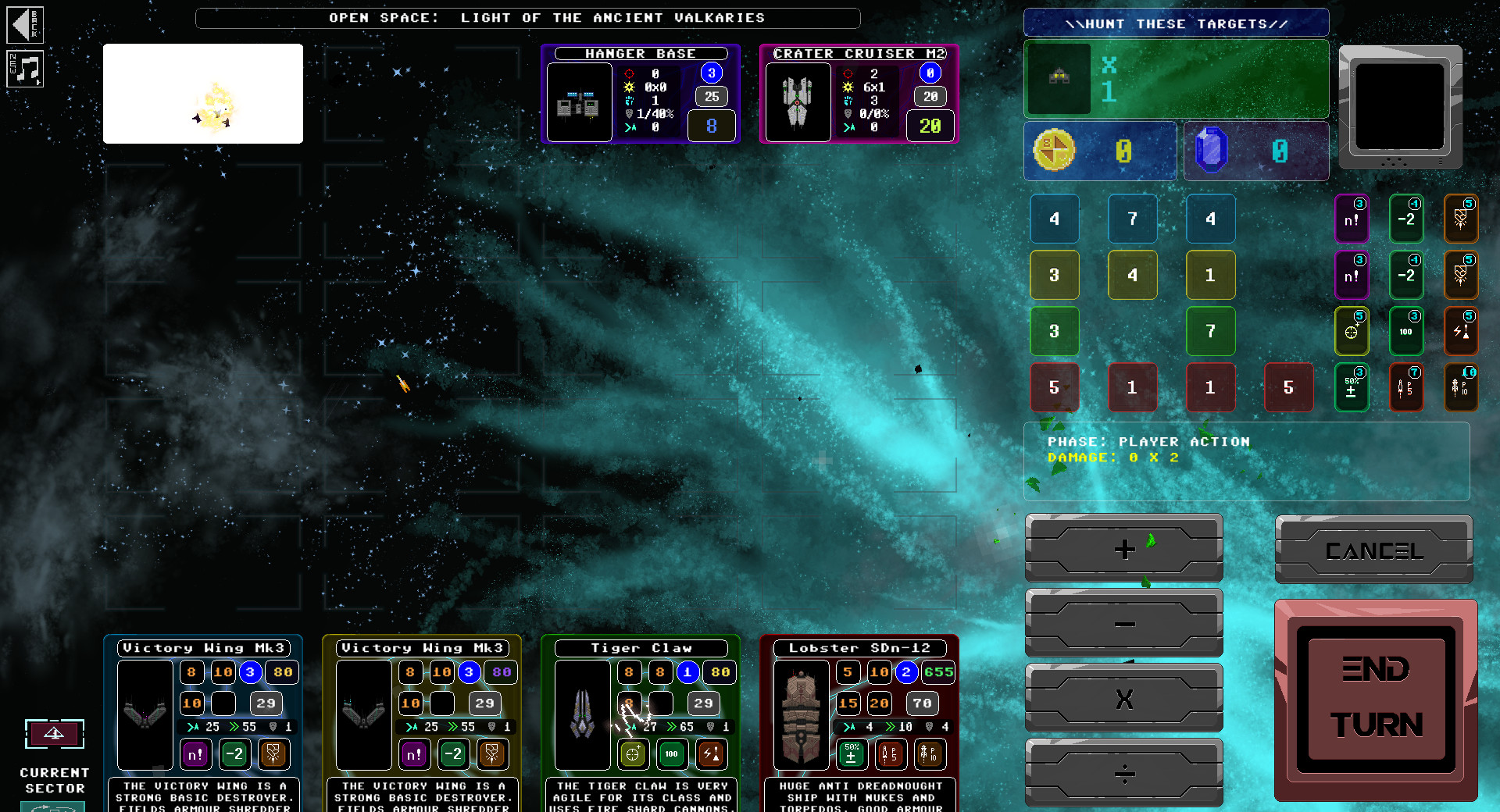This screenshot has height=812, width=1500.
Task: Select the 100 fire shard ability on Tiger Claw
Action: coord(671,754)
